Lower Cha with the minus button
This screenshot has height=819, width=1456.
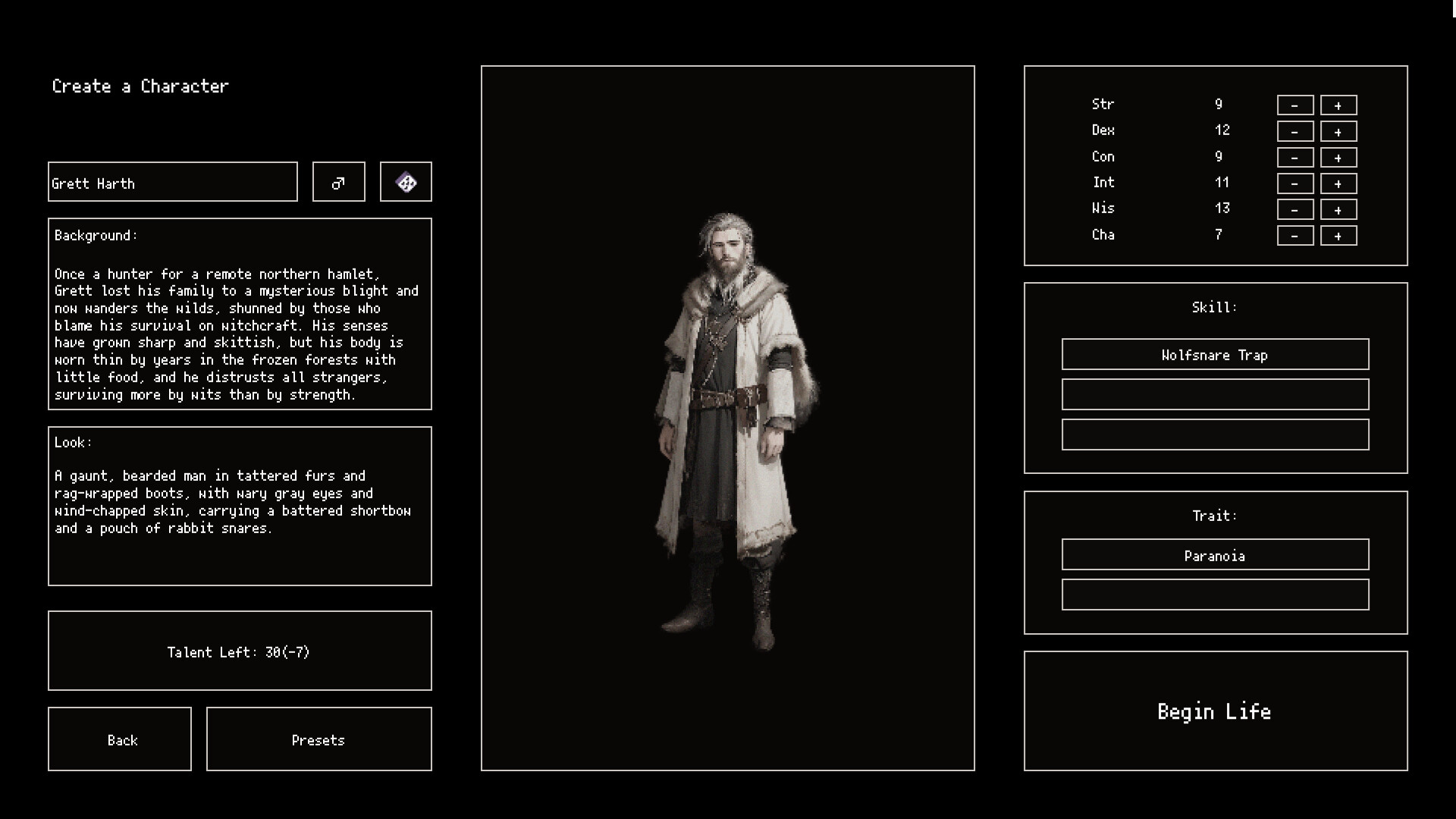coord(1294,236)
